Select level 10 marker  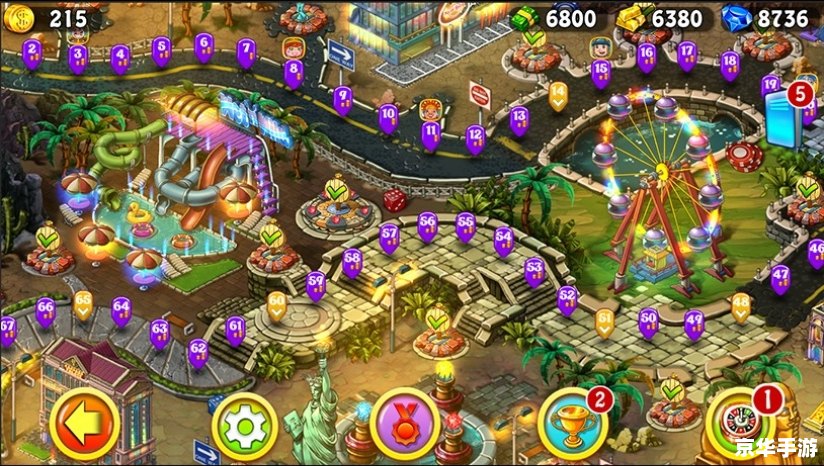click(x=388, y=118)
